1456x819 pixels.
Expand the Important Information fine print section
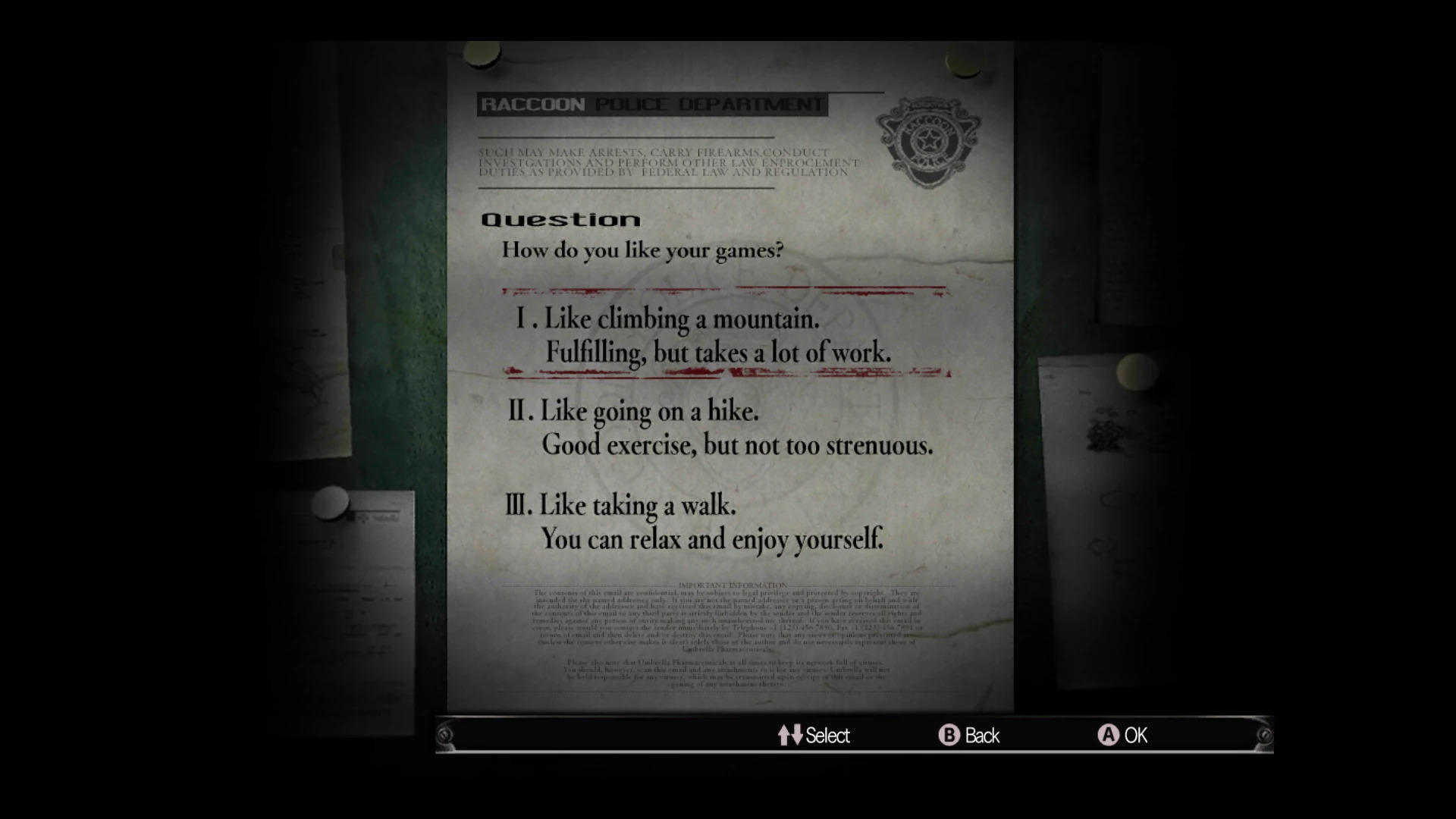(x=728, y=622)
